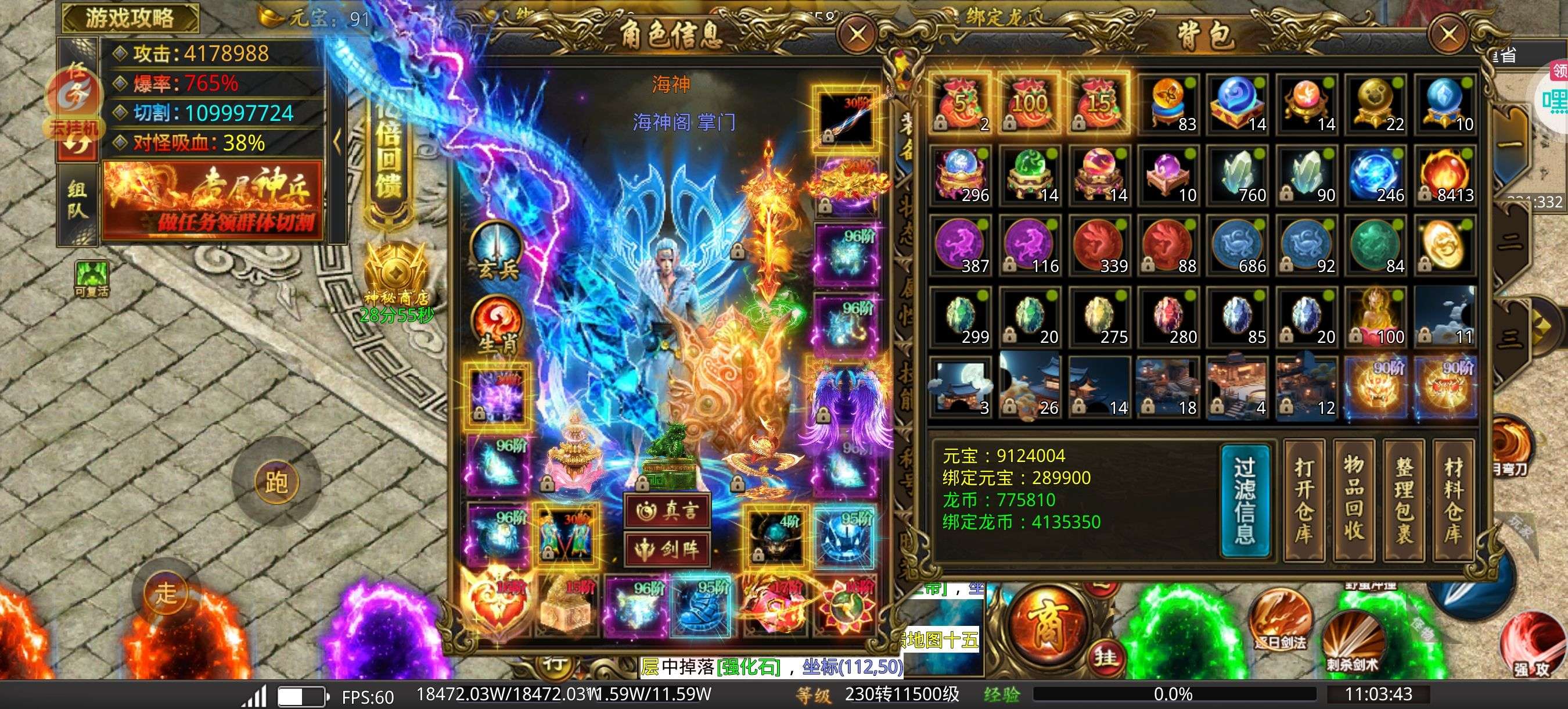The height and width of the screenshot is (709, 1568).
Task: Visit the 神秘商店 mystery shop icon
Action: click(x=396, y=274)
